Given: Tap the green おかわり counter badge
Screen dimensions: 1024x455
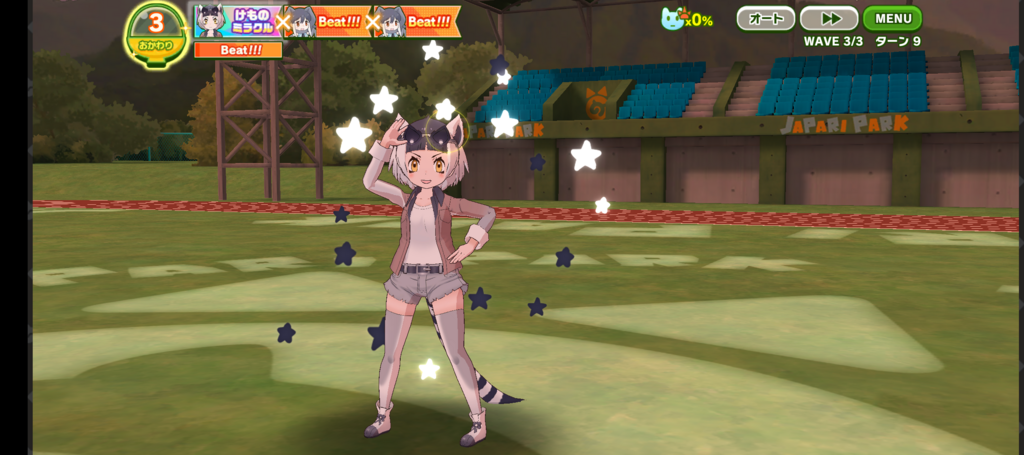Looking at the screenshot, I should point(156,33).
